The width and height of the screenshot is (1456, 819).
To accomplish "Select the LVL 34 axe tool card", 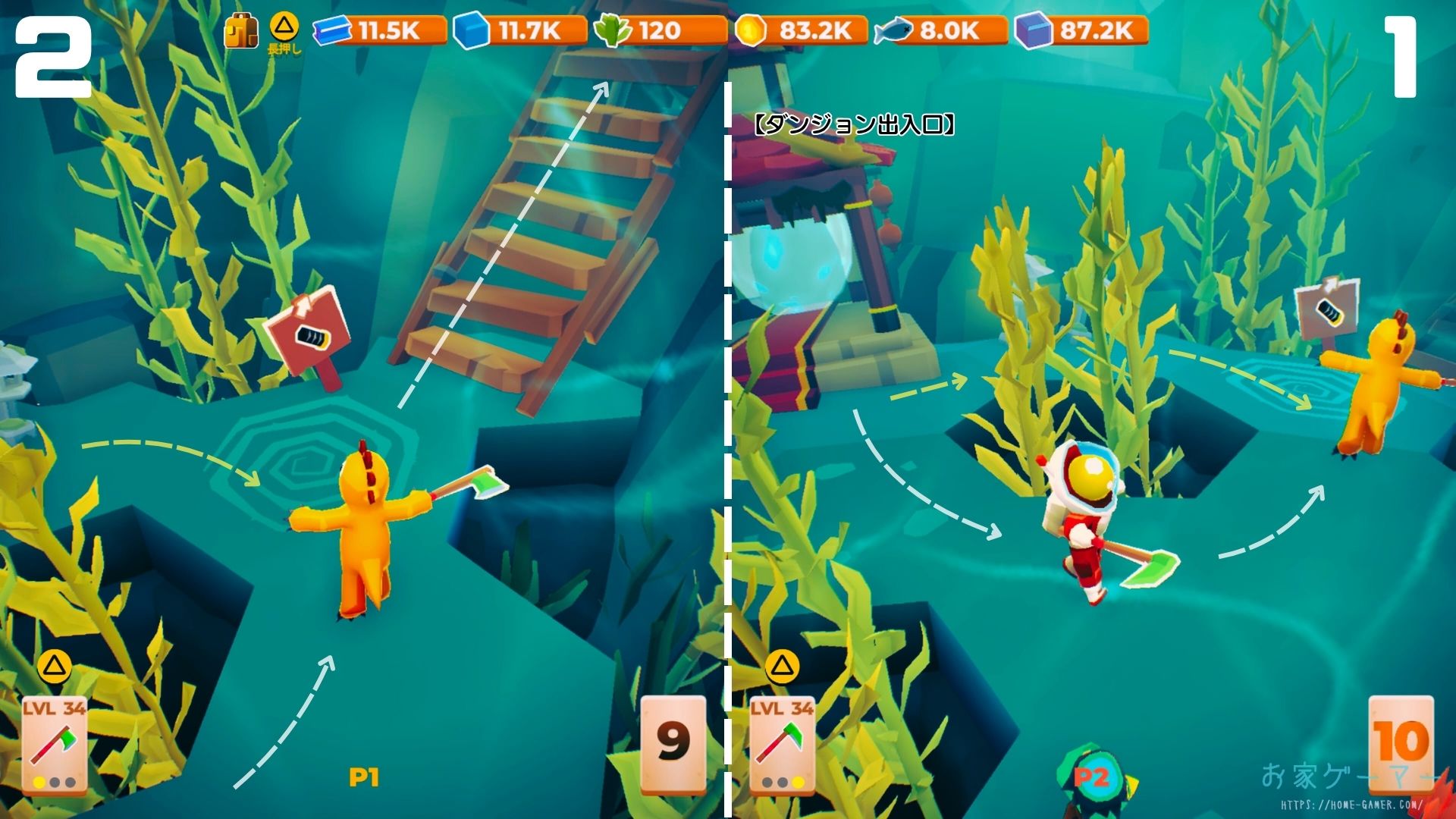I will pyautogui.click(x=54, y=744).
